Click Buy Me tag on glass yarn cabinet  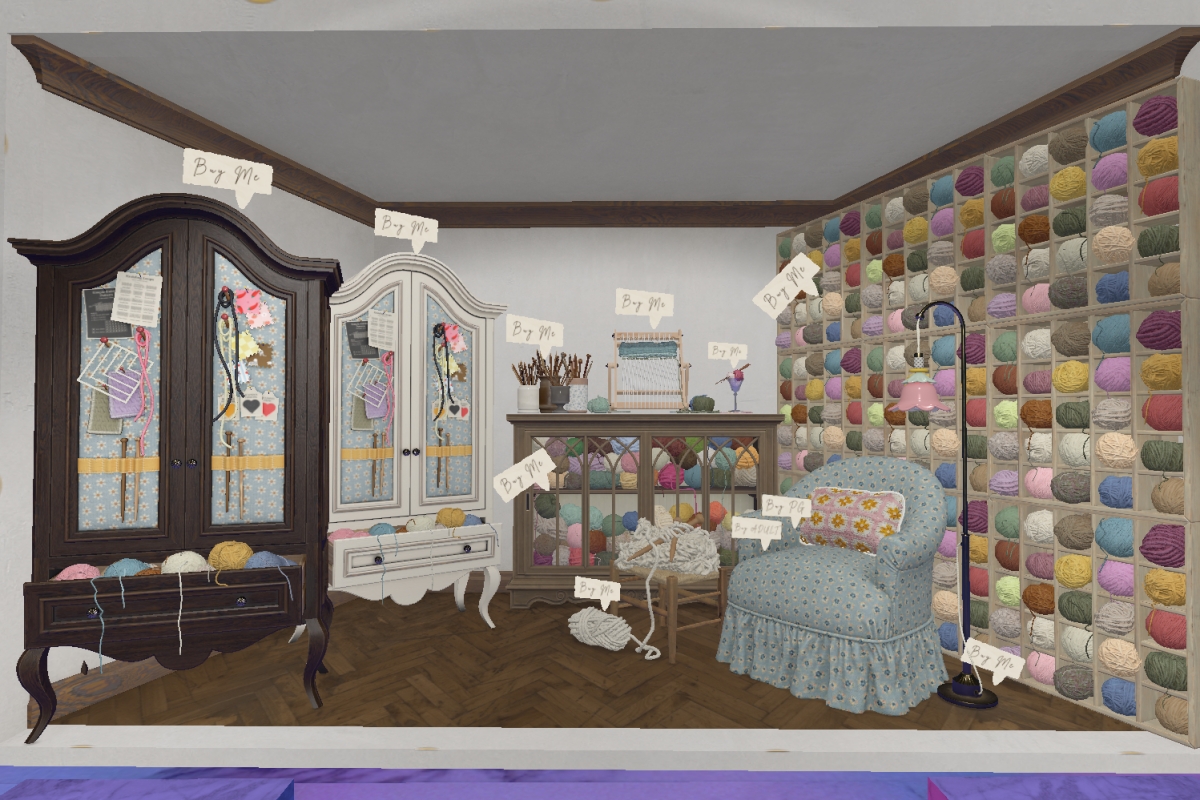coord(524,473)
